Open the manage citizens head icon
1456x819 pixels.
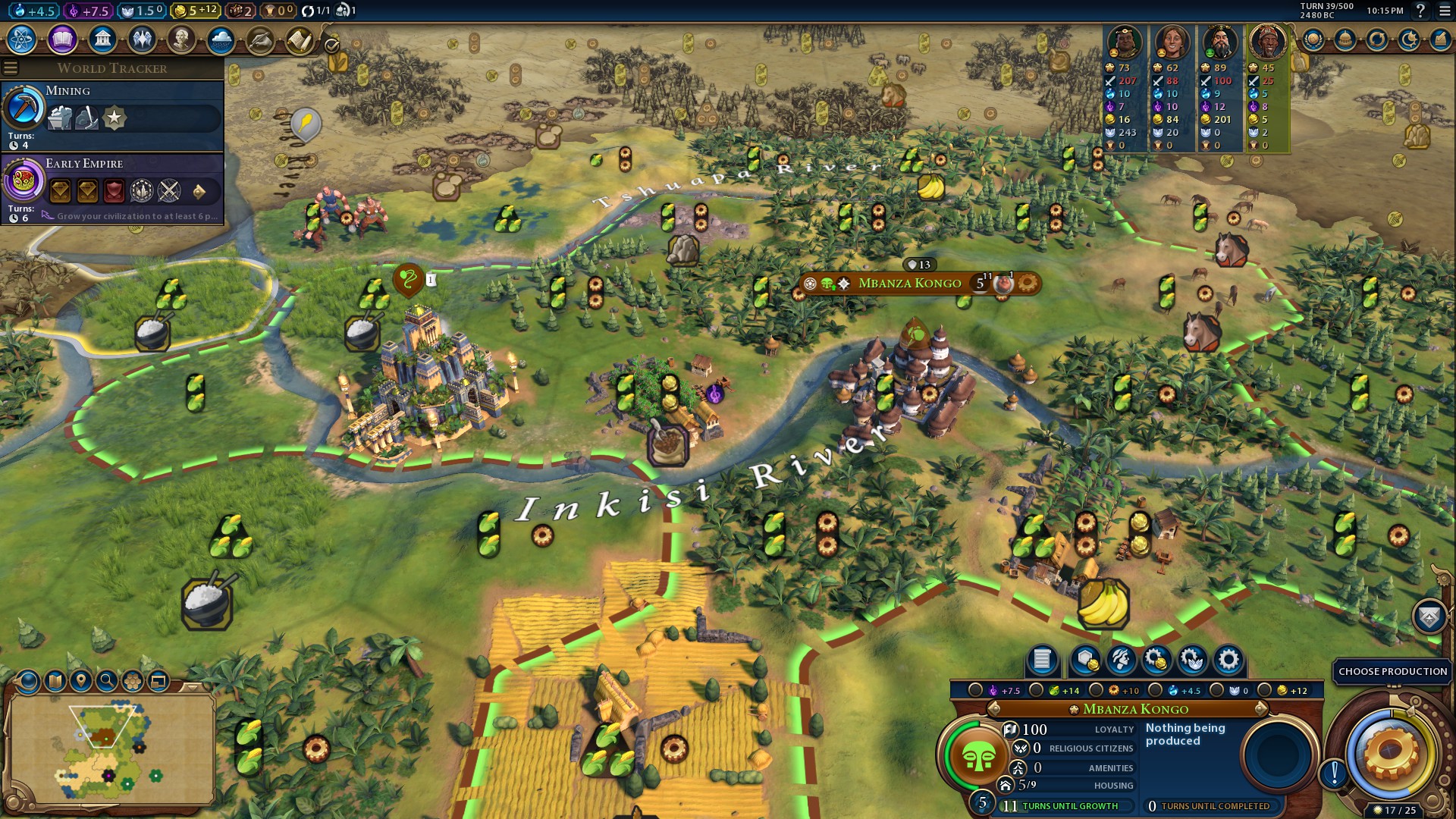(1121, 660)
